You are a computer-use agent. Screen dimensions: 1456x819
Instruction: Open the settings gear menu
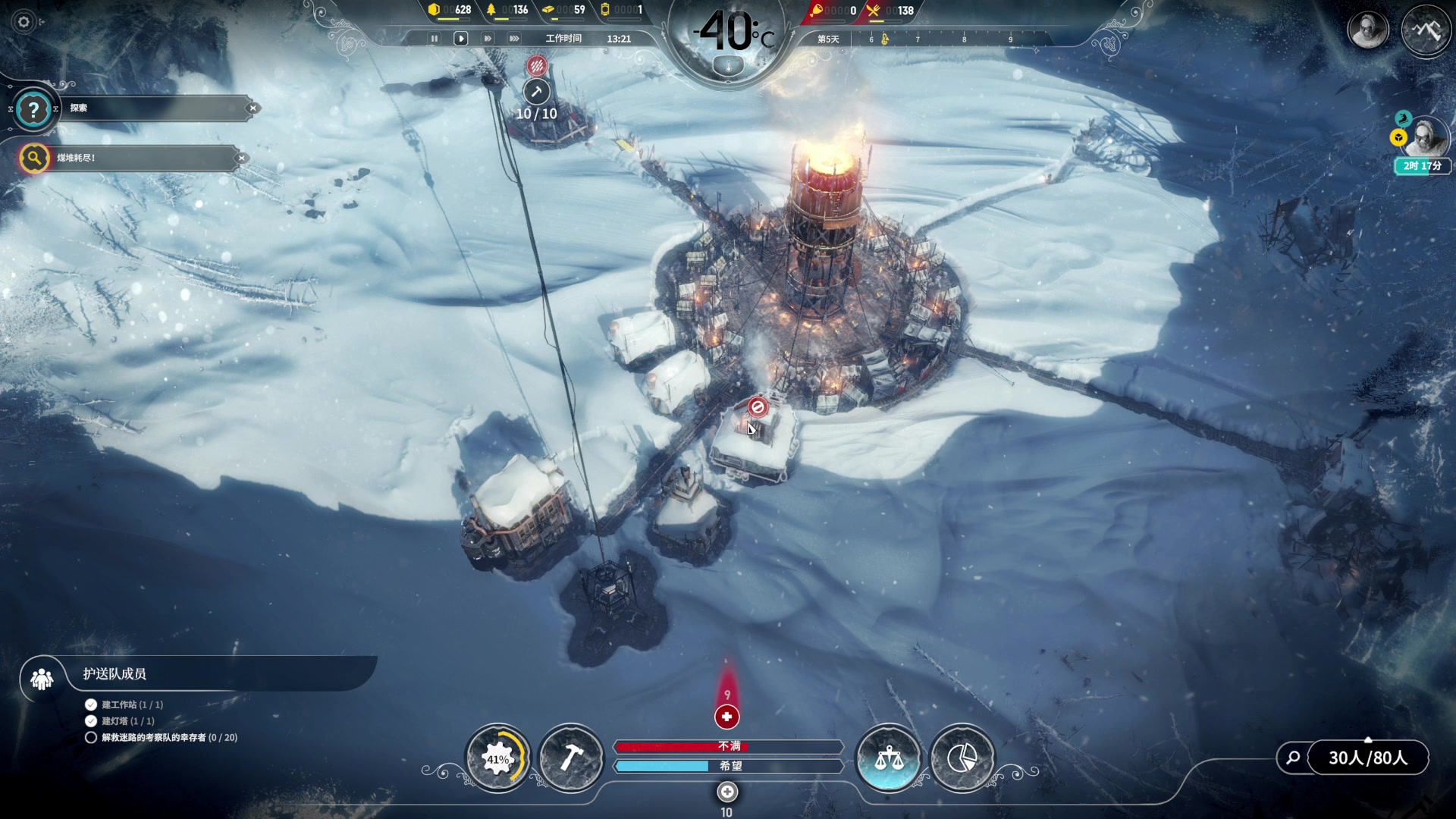(x=24, y=22)
